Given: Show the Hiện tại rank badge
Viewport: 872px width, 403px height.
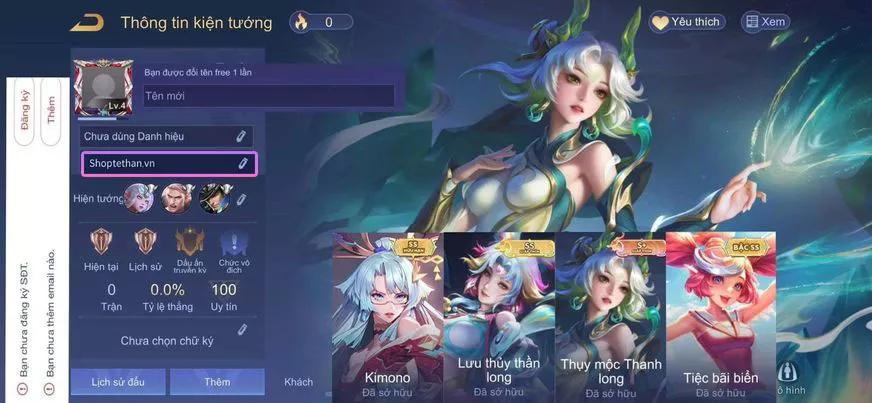Looking at the screenshot, I should [101, 247].
